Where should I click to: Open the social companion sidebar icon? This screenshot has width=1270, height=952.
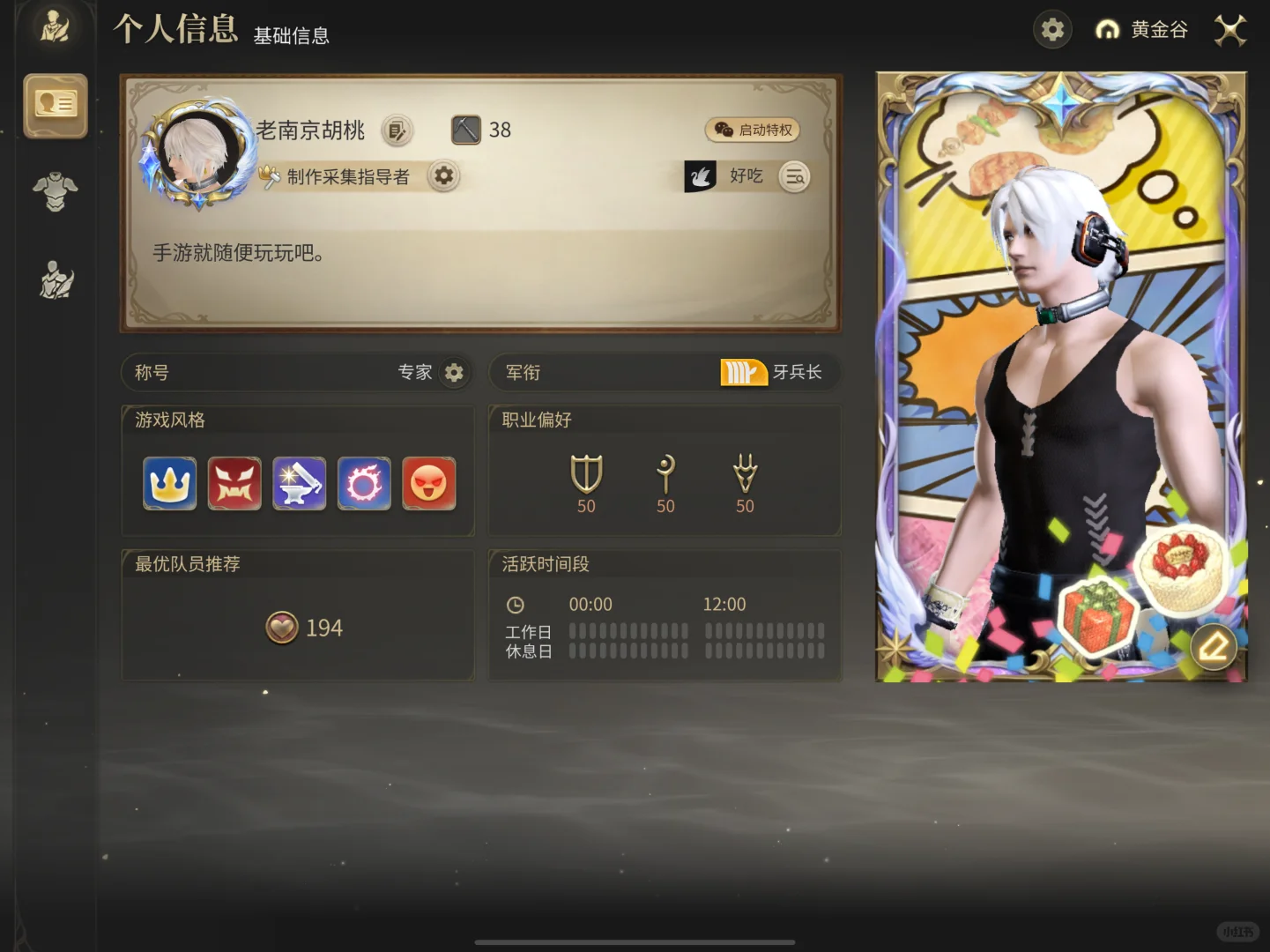click(56, 280)
